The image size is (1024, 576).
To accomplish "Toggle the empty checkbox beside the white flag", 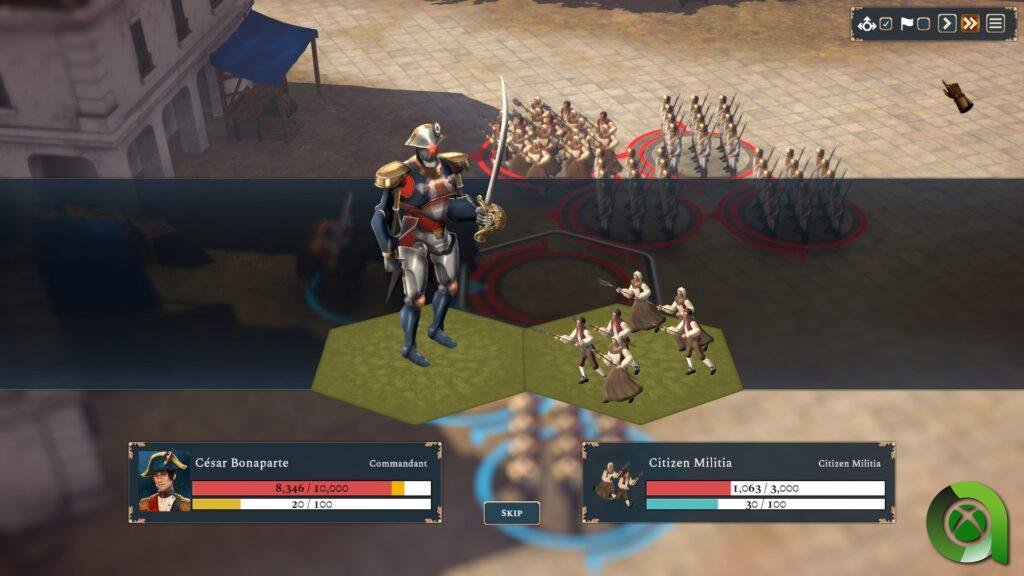I will pyautogui.click(x=923, y=24).
